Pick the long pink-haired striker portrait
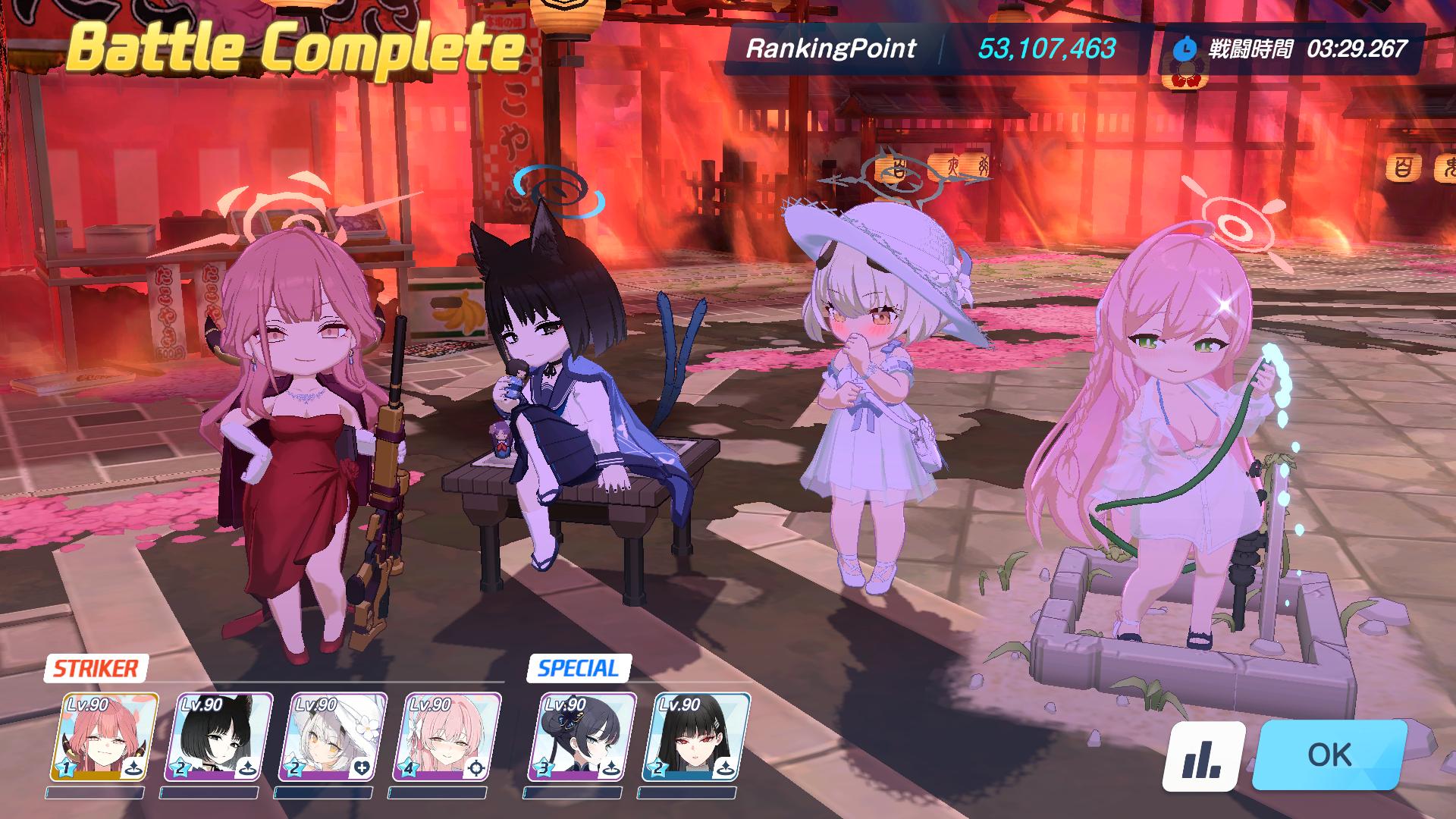The image size is (1456, 819). click(446, 737)
